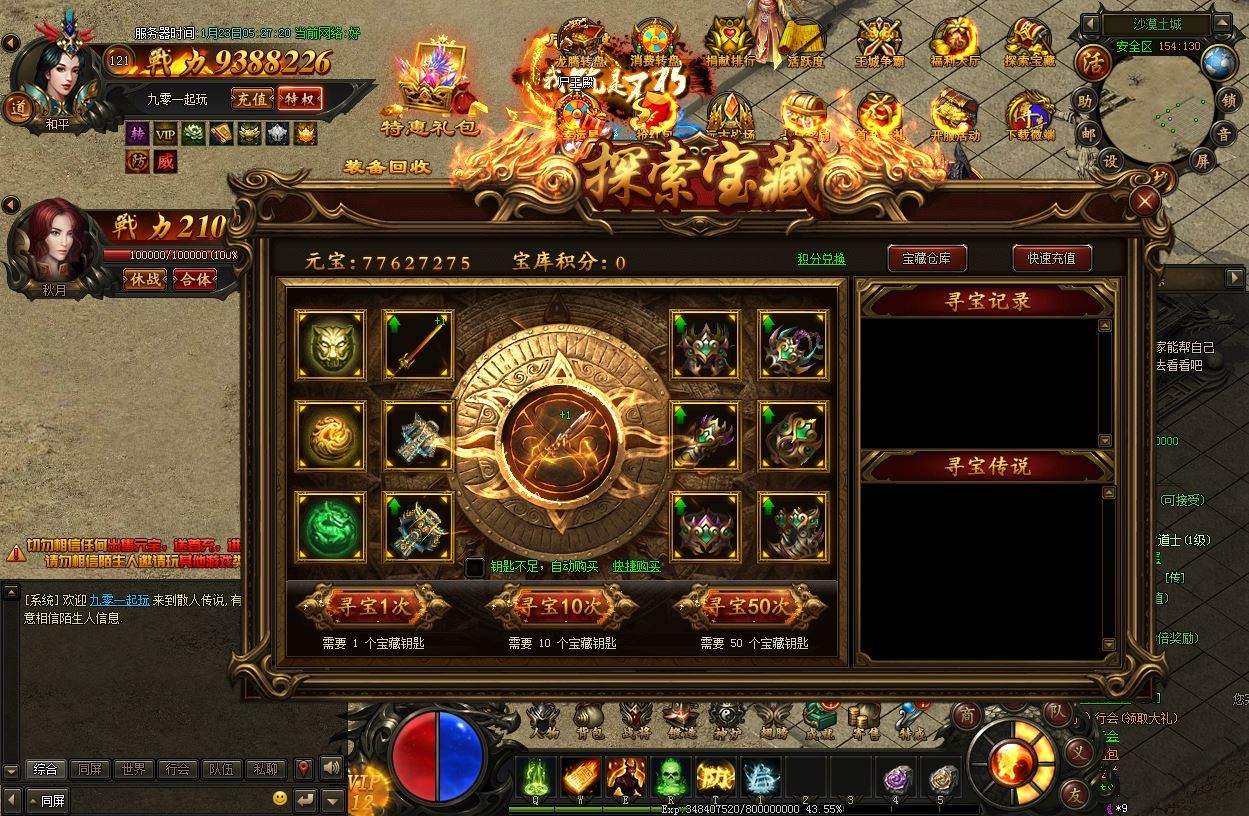The image size is (1249, 816).
Task: Close the 探索宝藏 treasure window
Action: (x=1145, y=202)
